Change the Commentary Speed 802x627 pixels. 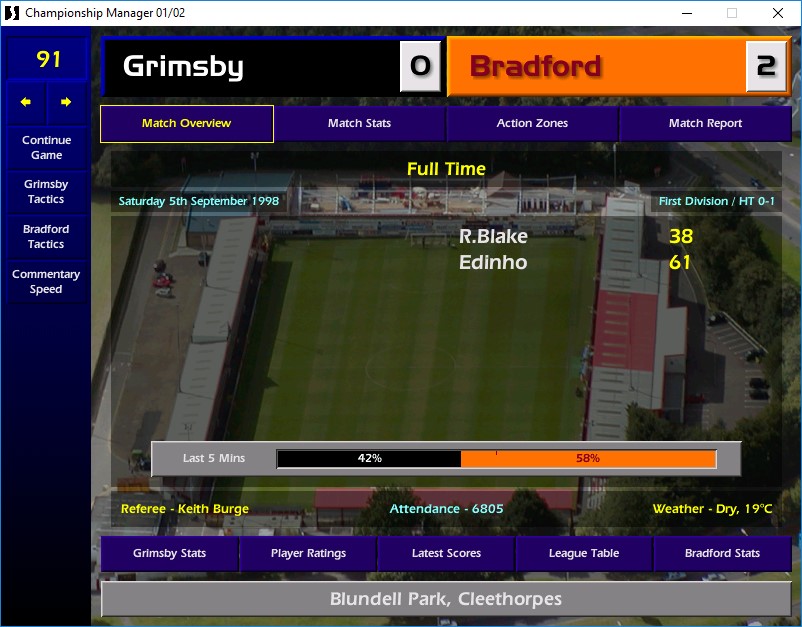[x=46, y=282]
